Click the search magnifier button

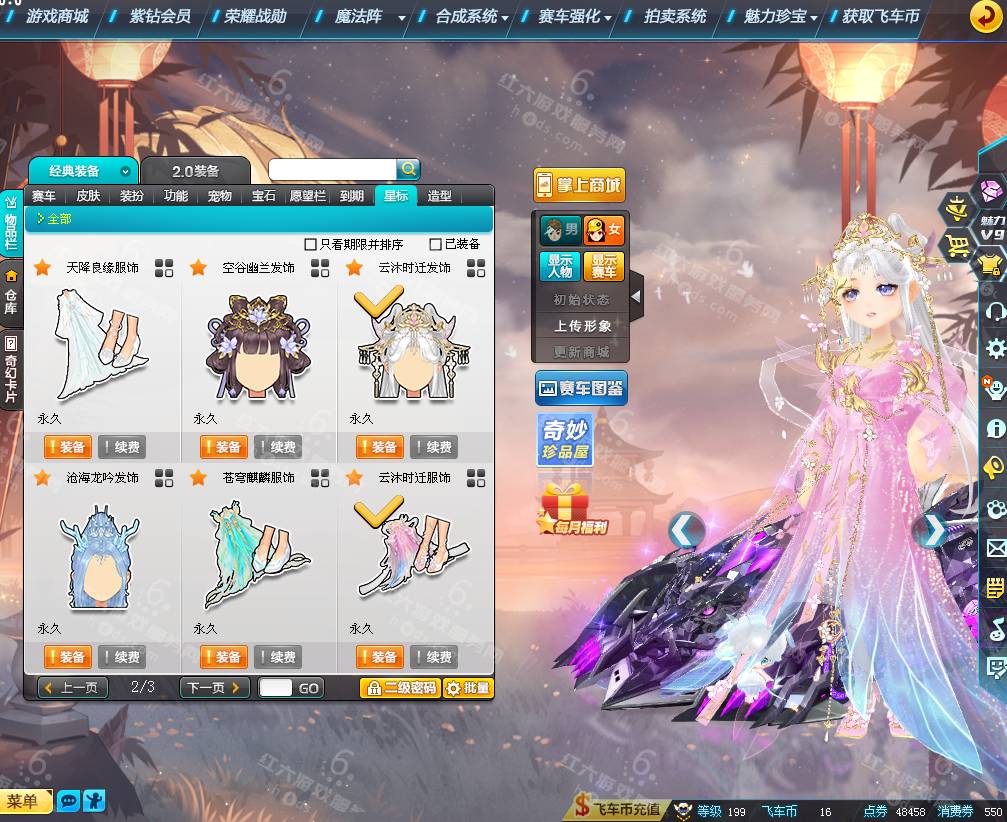pos(408,169)
